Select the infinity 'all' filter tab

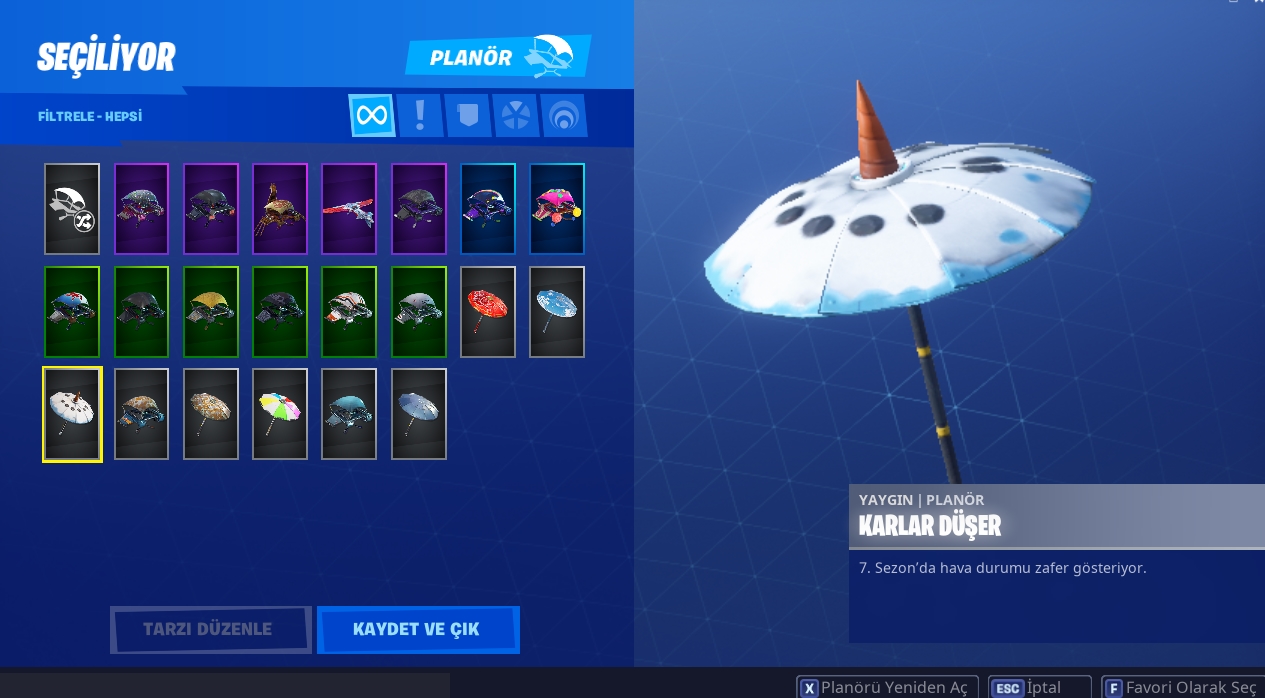(x=371, y=116)
